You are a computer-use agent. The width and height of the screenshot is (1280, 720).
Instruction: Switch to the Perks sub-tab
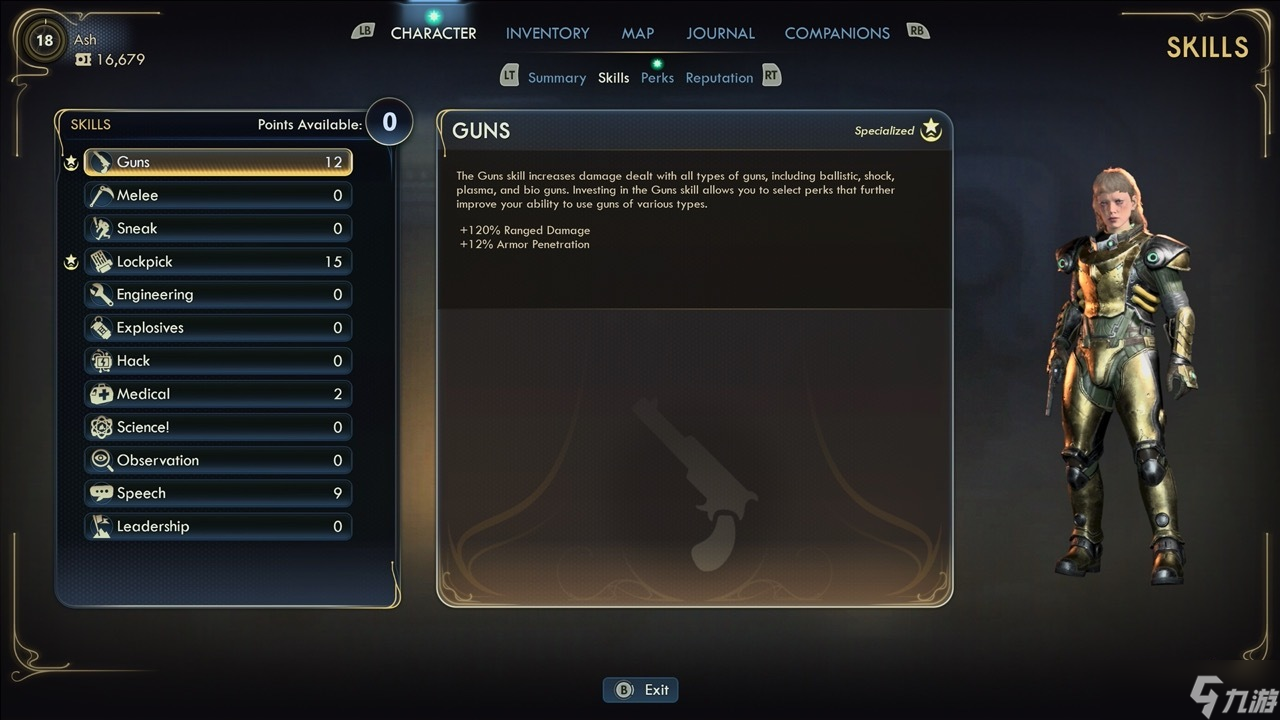pos(657,78)
